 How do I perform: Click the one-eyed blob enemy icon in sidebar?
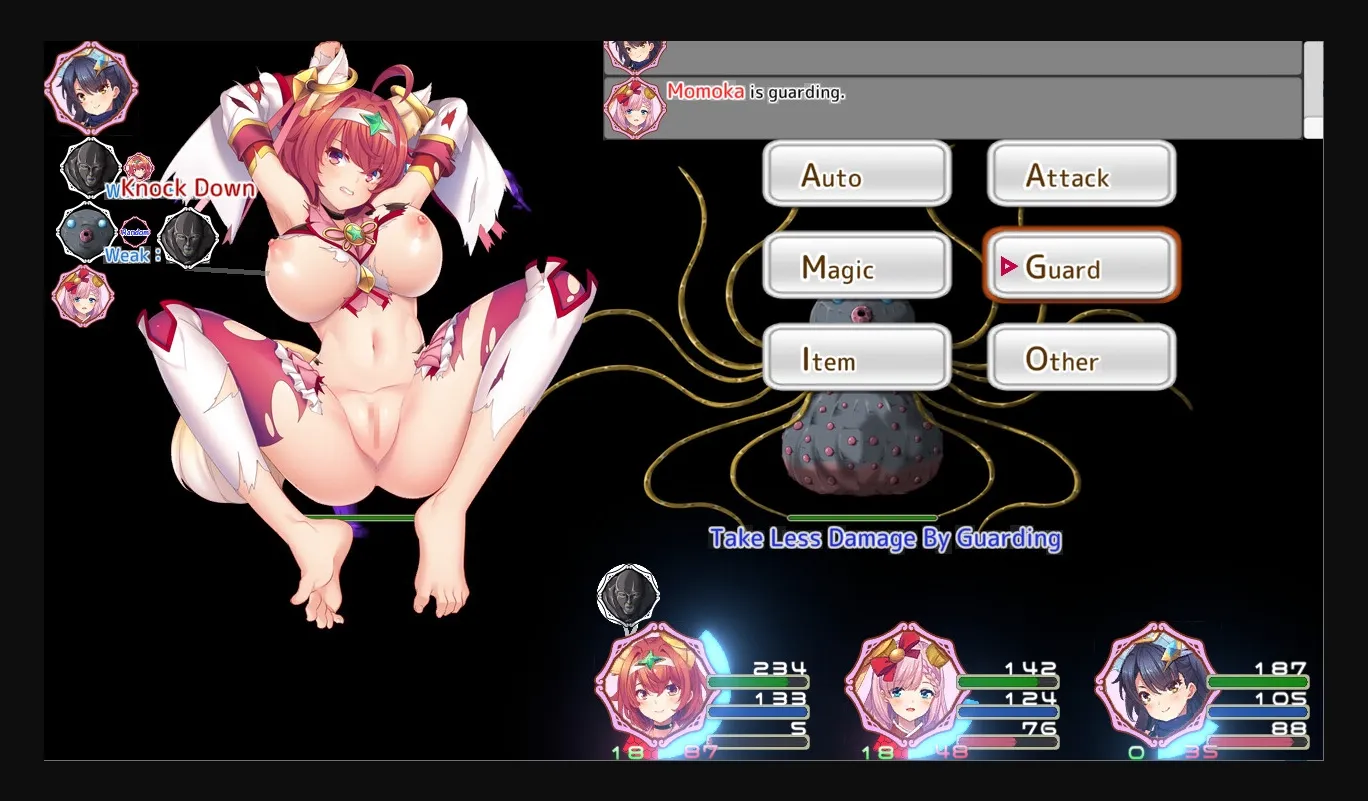pyautogui.click(x=85, y=232)
